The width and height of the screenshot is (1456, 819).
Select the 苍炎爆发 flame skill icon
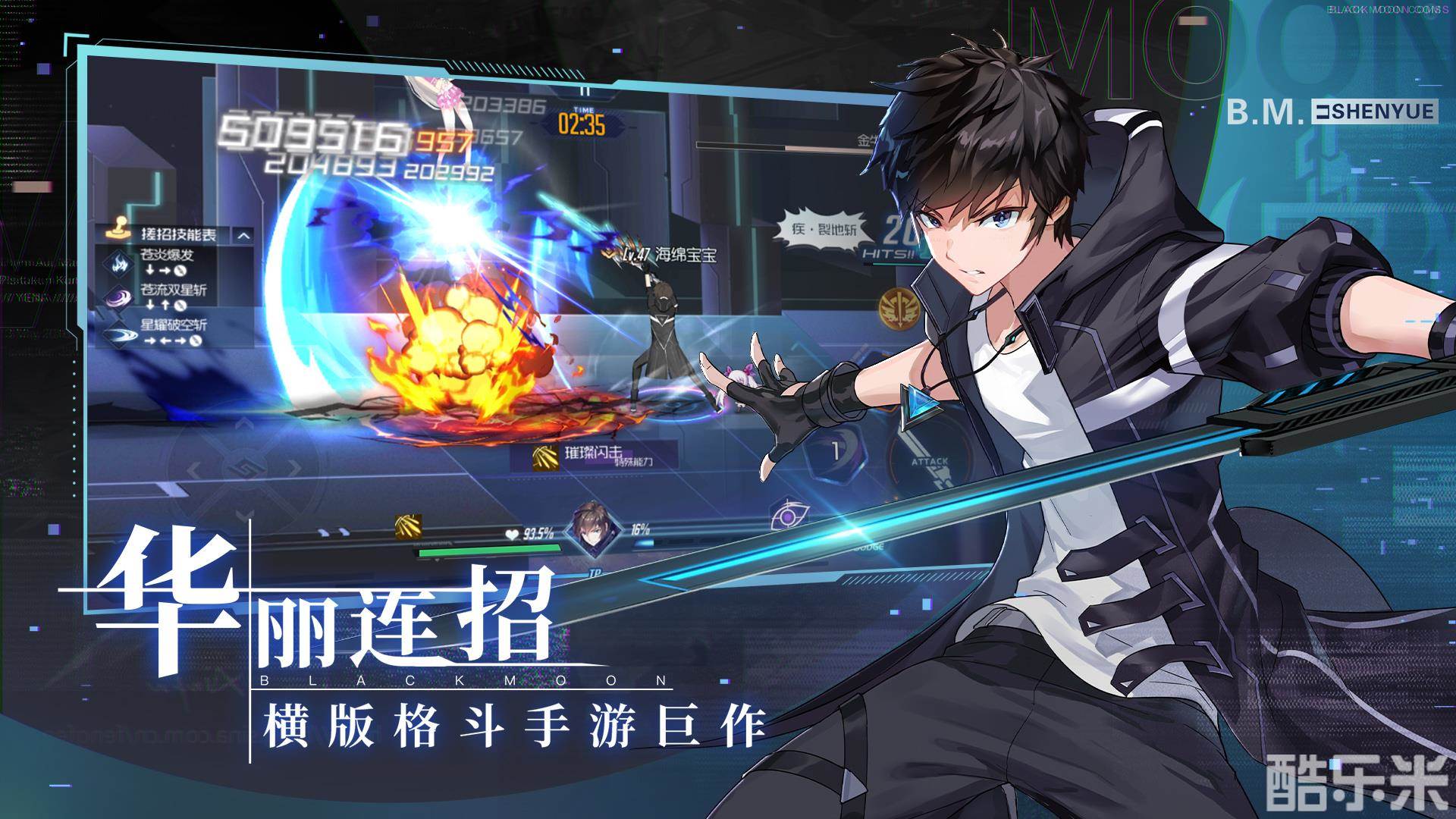(118, 262)
